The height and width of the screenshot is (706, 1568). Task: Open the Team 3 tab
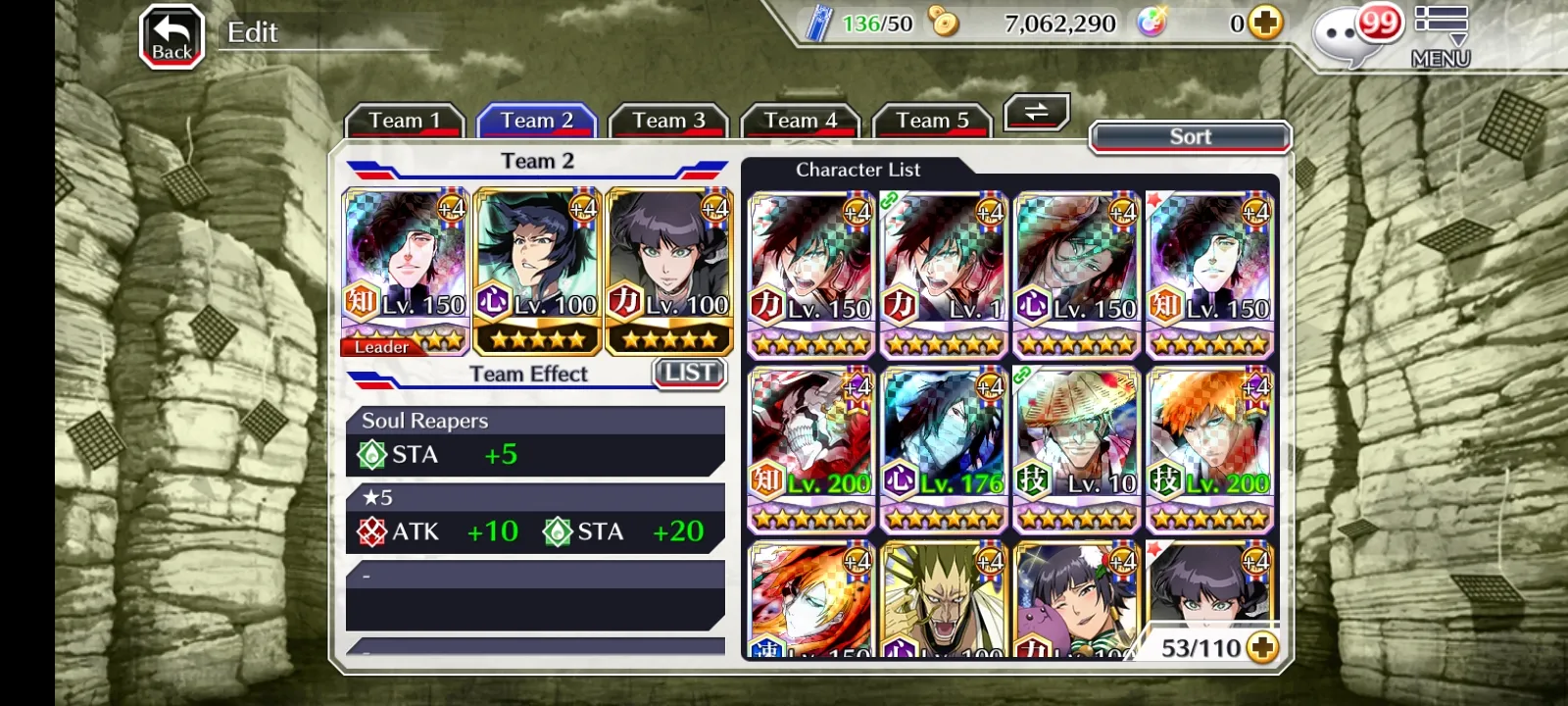[x=668, y=121]
